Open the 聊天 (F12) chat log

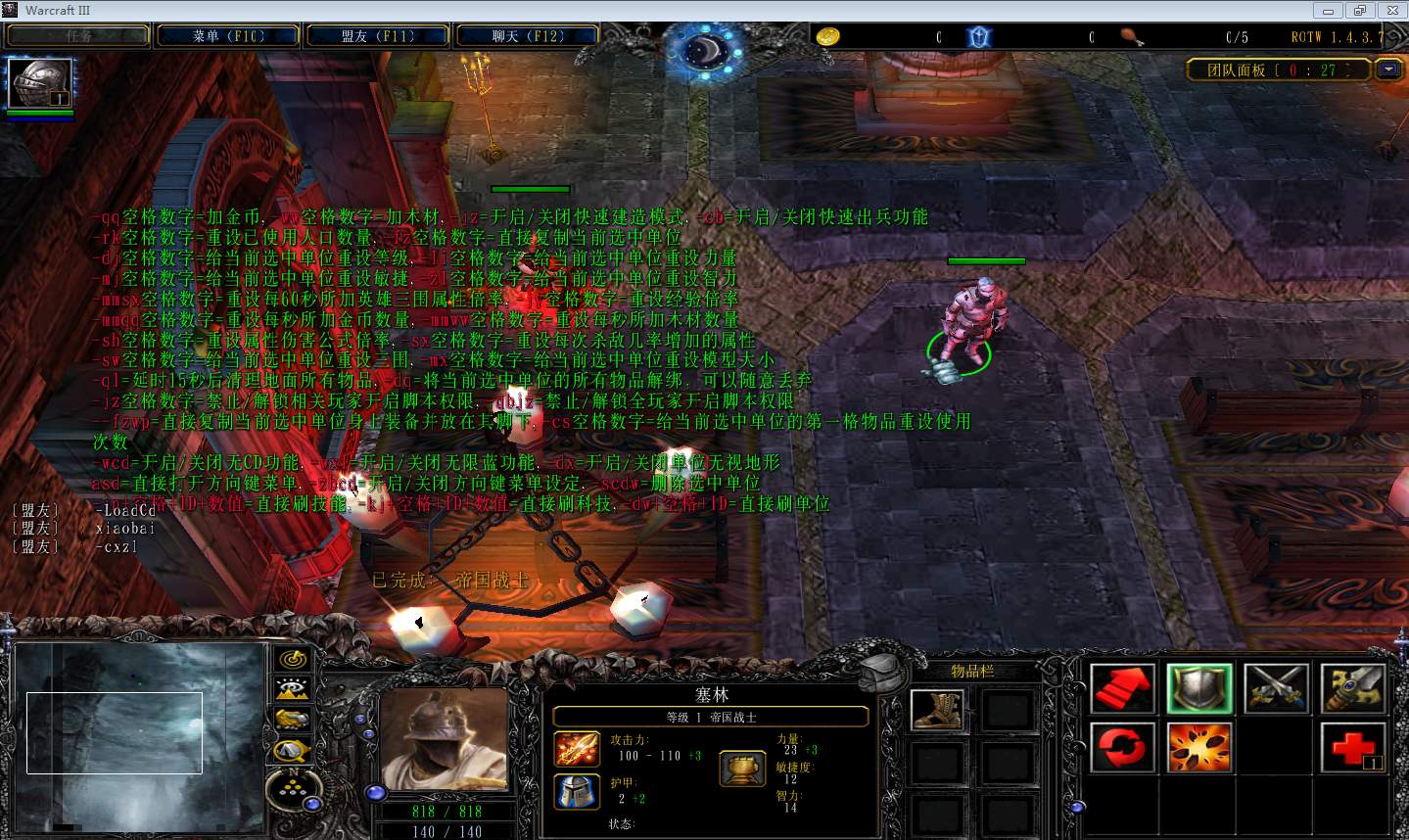click(x=528, y=36)
